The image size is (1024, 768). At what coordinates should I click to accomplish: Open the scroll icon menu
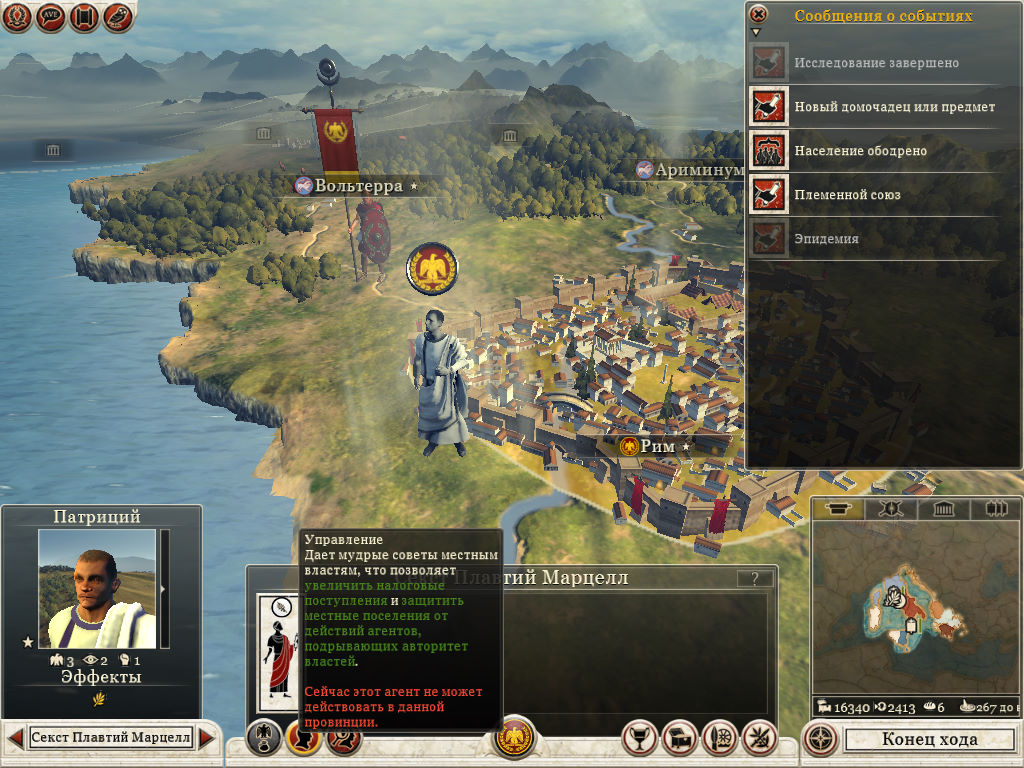pyautogui.click(x=84, y=17)
